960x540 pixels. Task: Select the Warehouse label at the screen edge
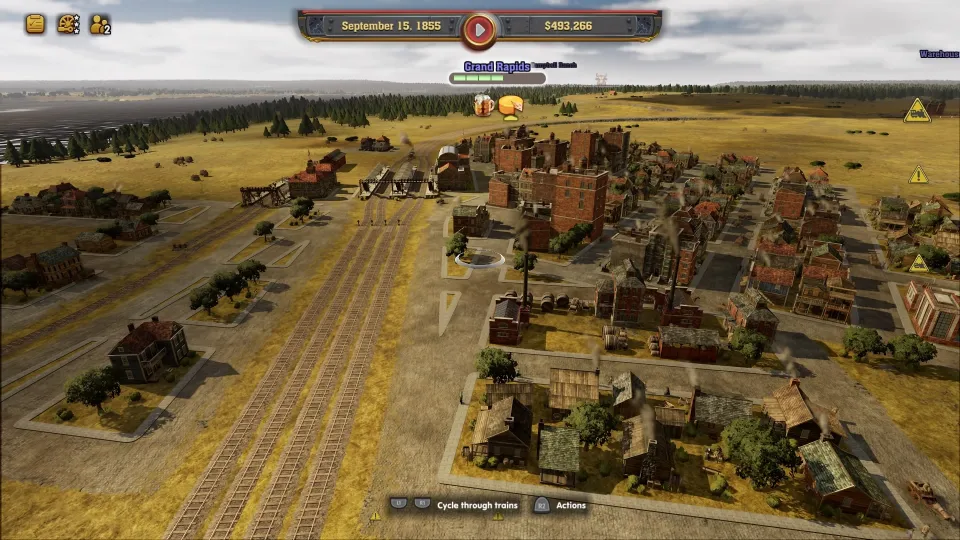click(940, 54)
